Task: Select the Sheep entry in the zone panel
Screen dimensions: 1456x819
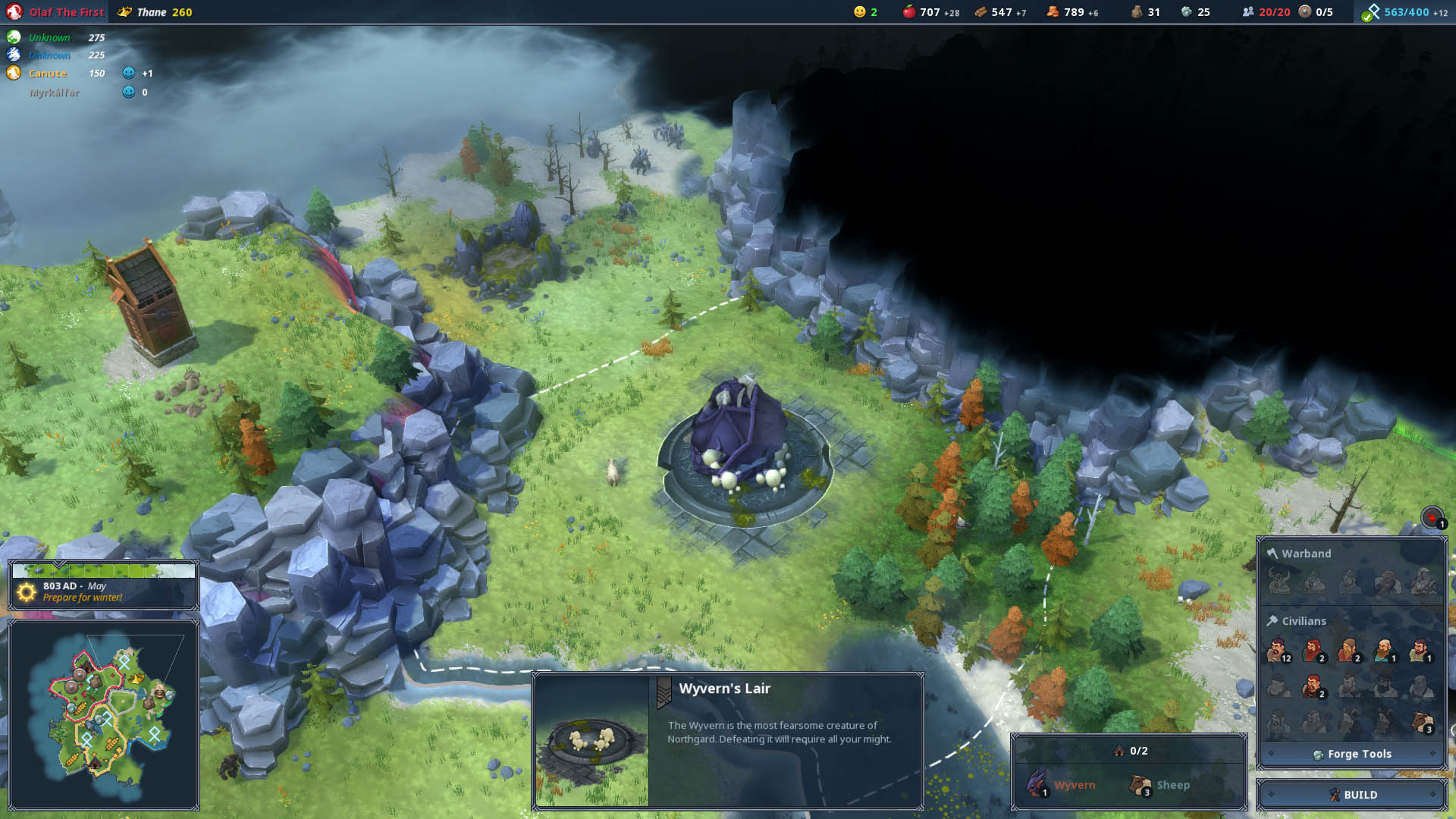Action: tap(1160, 785)
